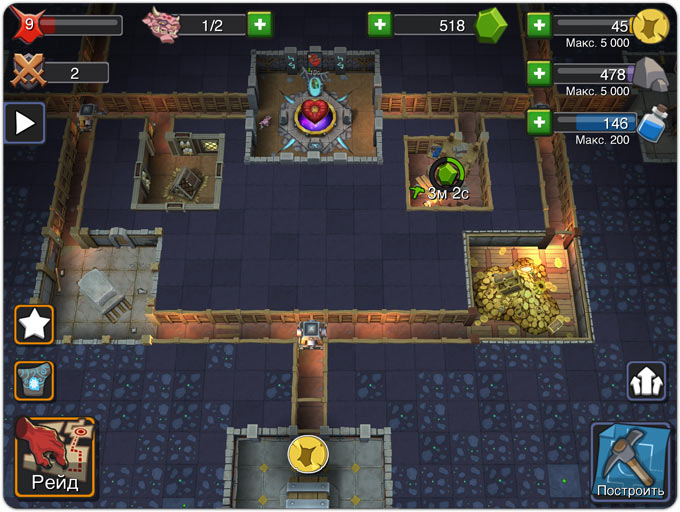Screen dimensions: 680x512
Task: Open the Построить (Build) menu
Action: [629, 461]
